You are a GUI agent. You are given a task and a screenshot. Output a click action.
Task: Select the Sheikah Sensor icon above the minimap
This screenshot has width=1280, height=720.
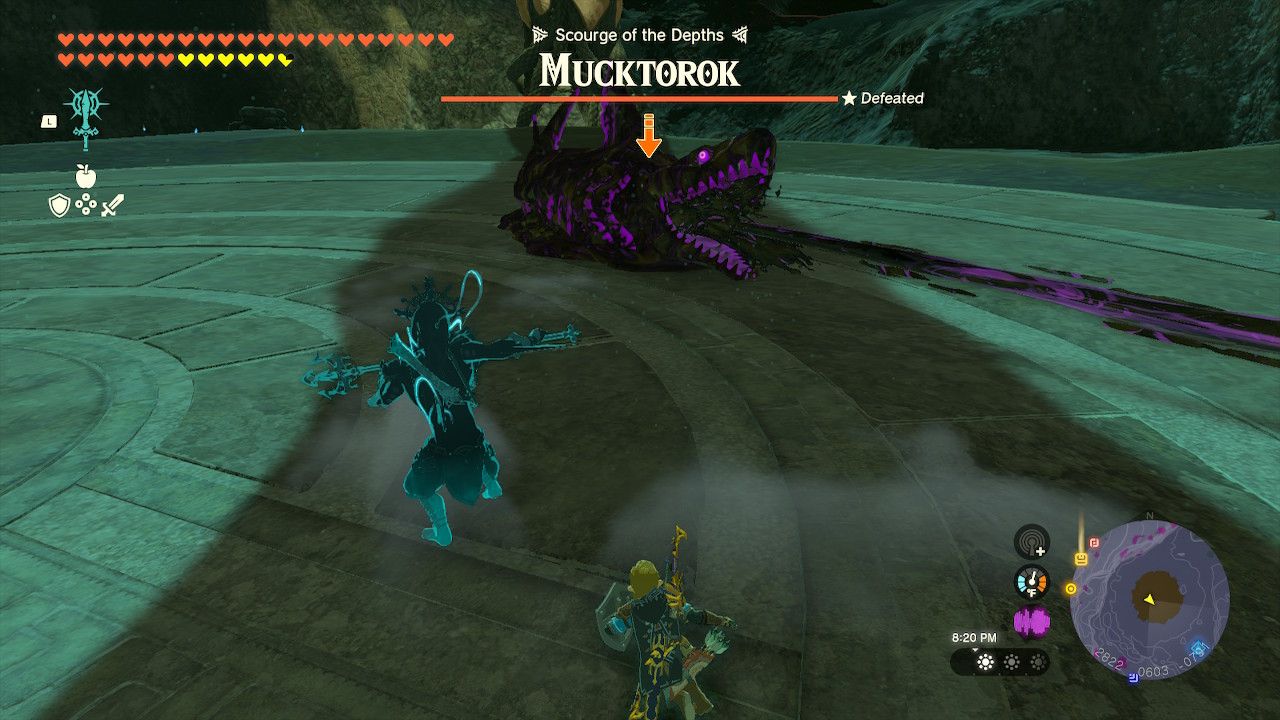[1030, 545]
